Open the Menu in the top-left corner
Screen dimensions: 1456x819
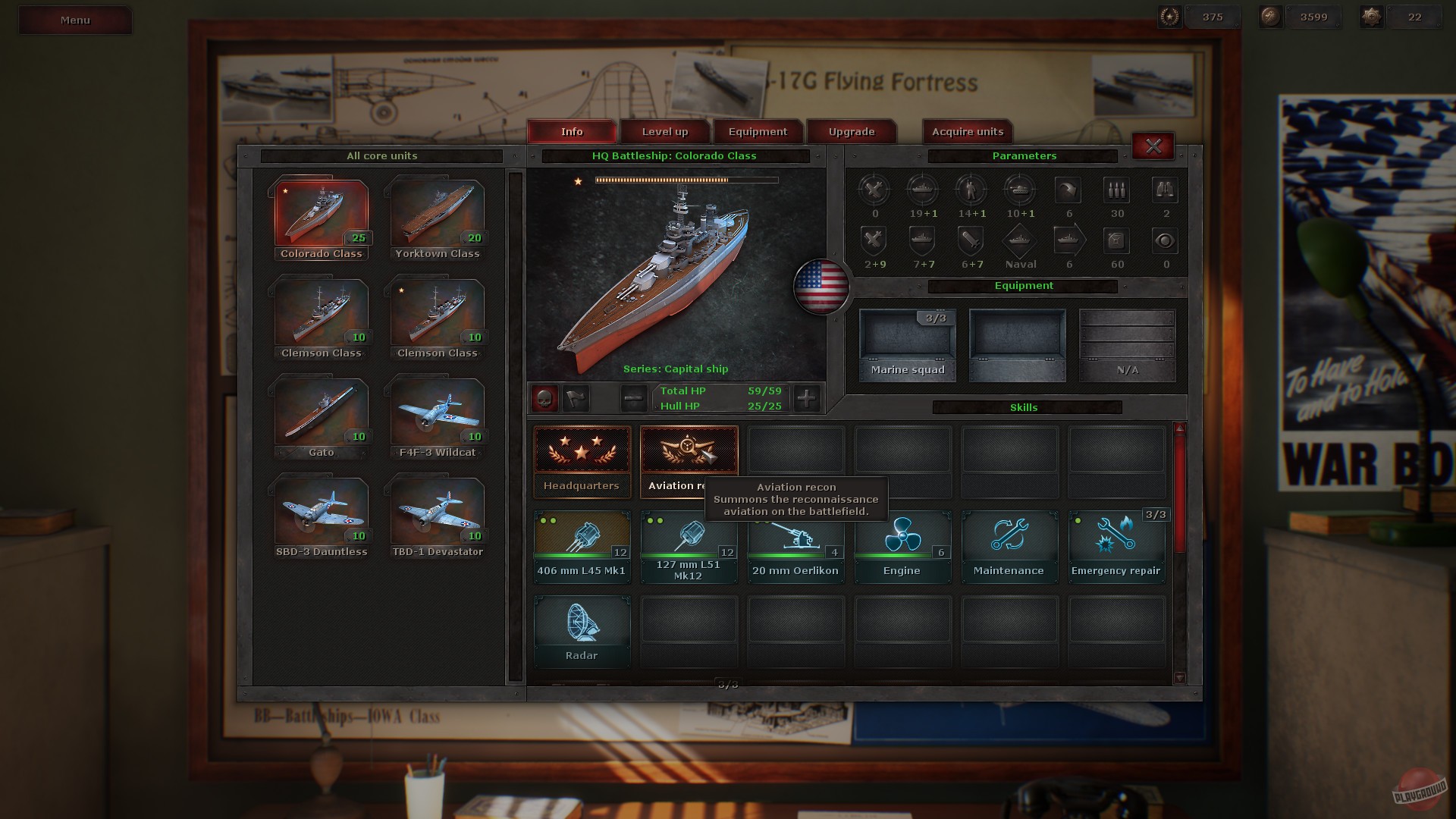74,20
